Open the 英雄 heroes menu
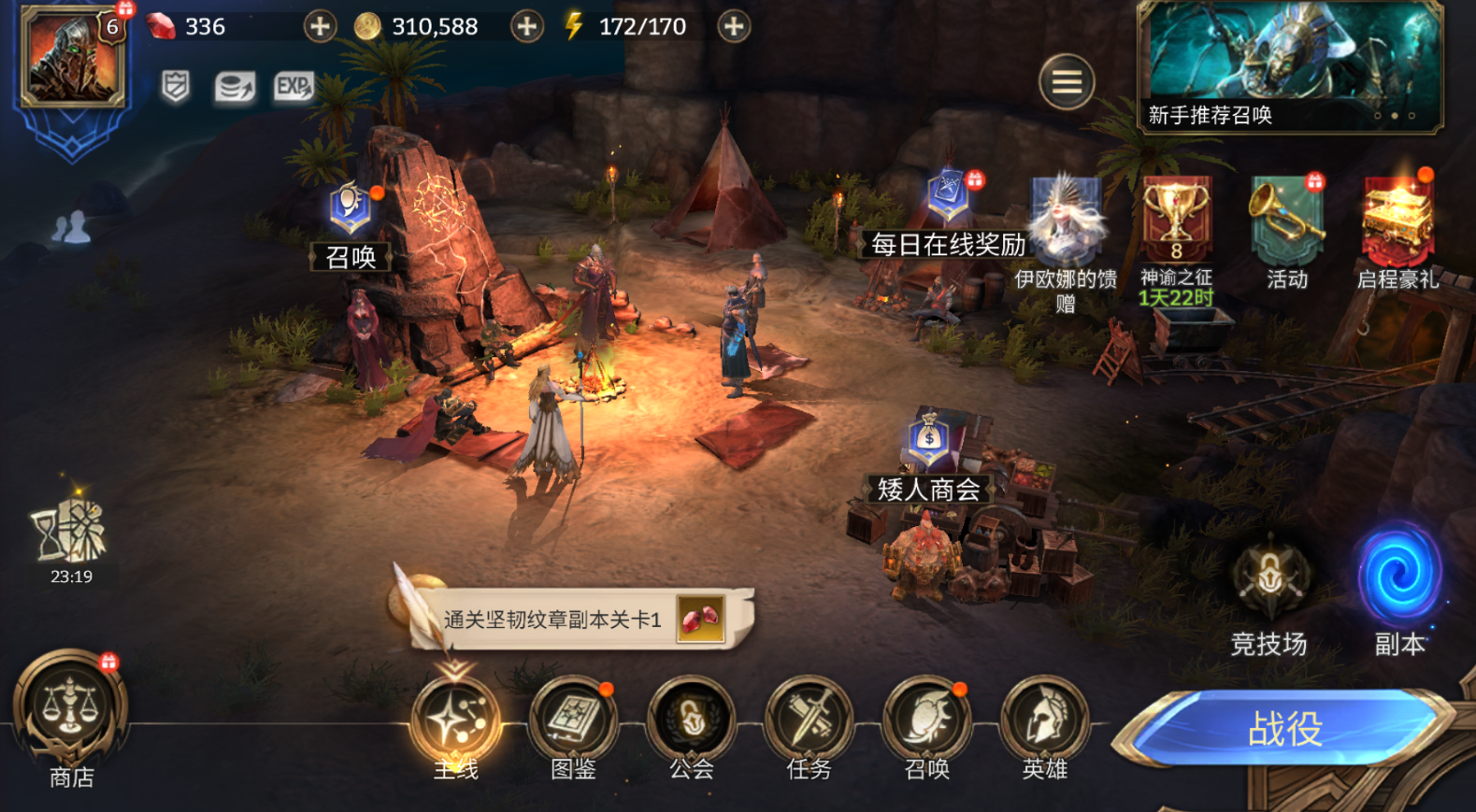The image size is (1476, 812). pos(1044,721)
